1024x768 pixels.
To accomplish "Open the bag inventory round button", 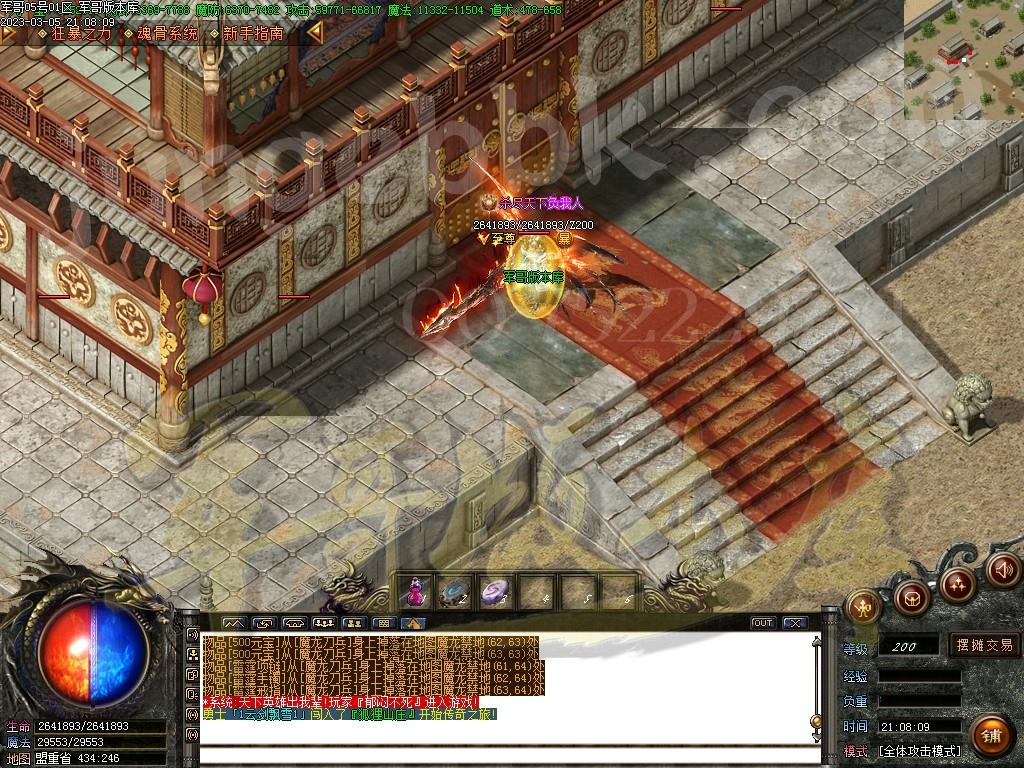I will point(911,597).
